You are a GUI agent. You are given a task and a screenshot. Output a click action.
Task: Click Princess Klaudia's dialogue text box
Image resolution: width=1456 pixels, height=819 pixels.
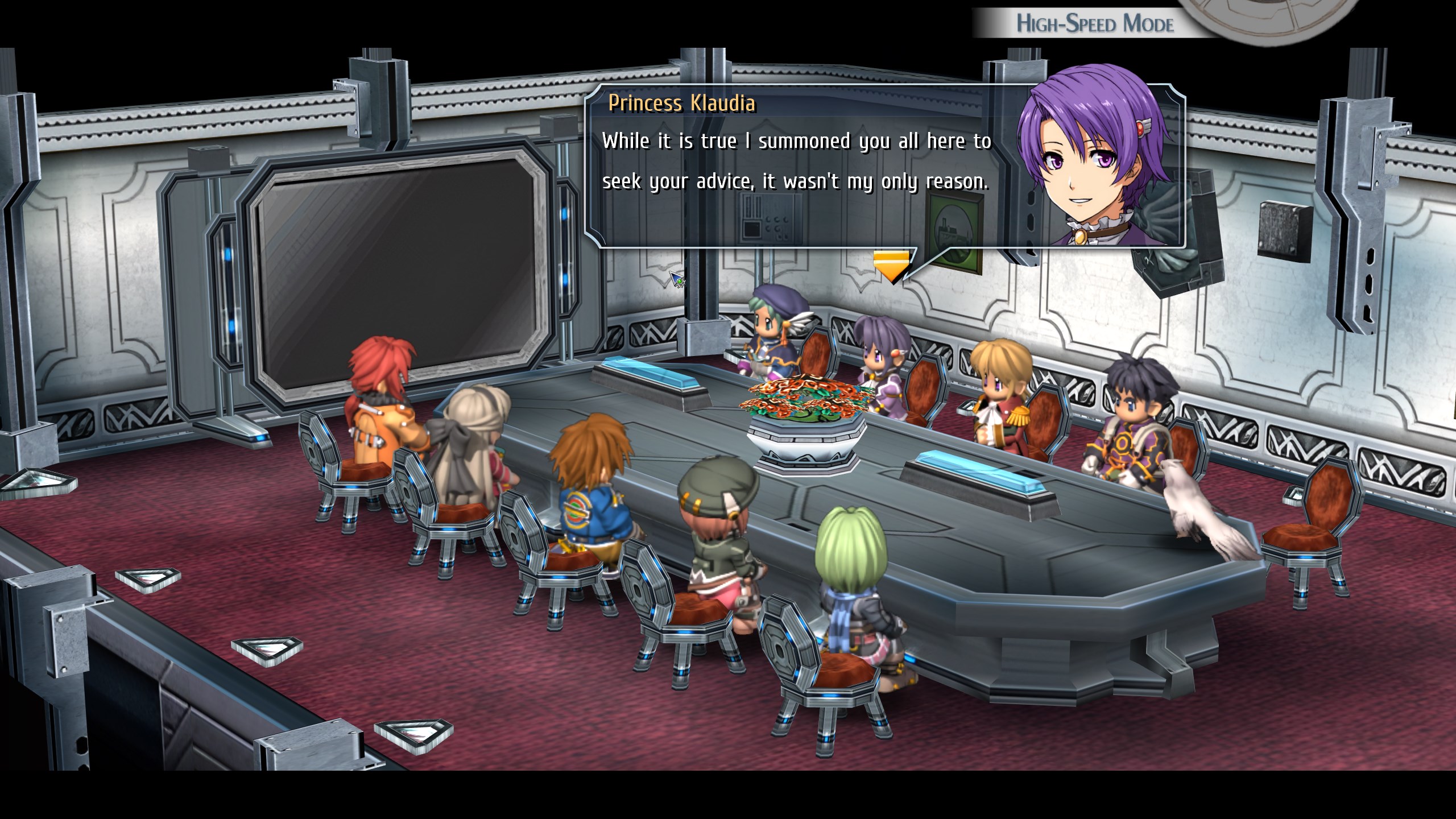pyautogui.click(x=796, y=171)
